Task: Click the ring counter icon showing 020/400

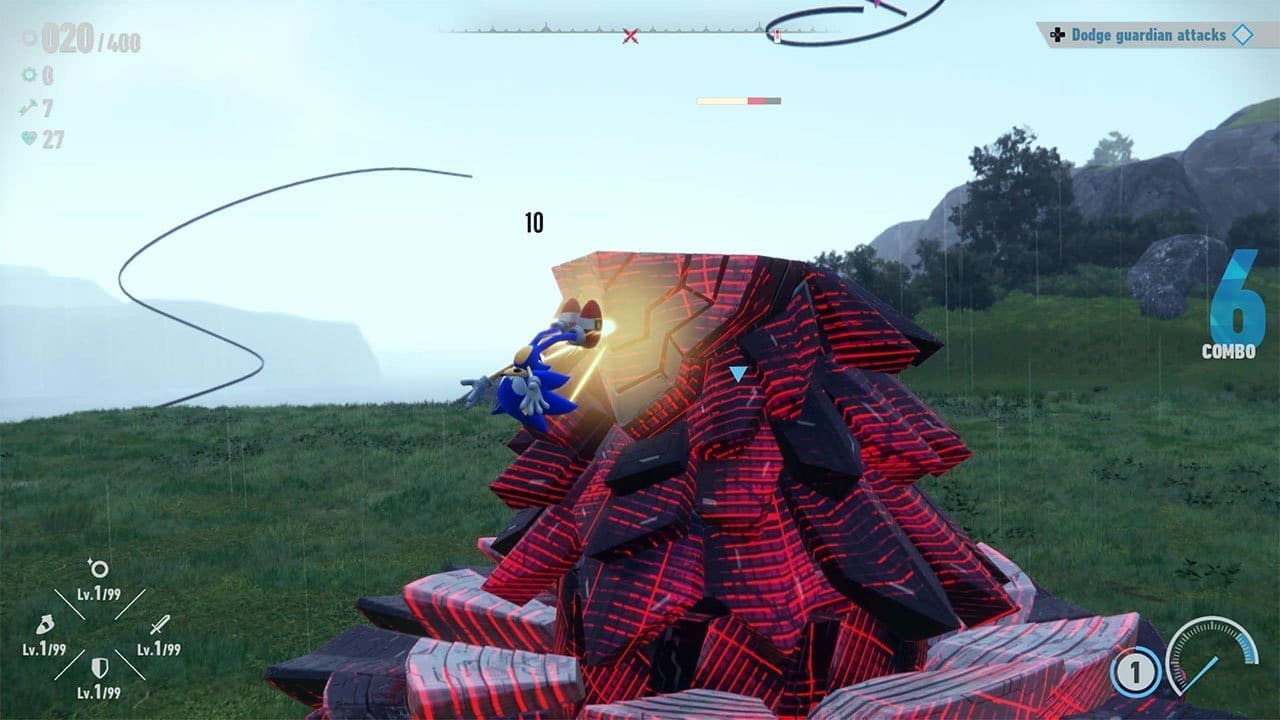Action: (x=28, y=38)
